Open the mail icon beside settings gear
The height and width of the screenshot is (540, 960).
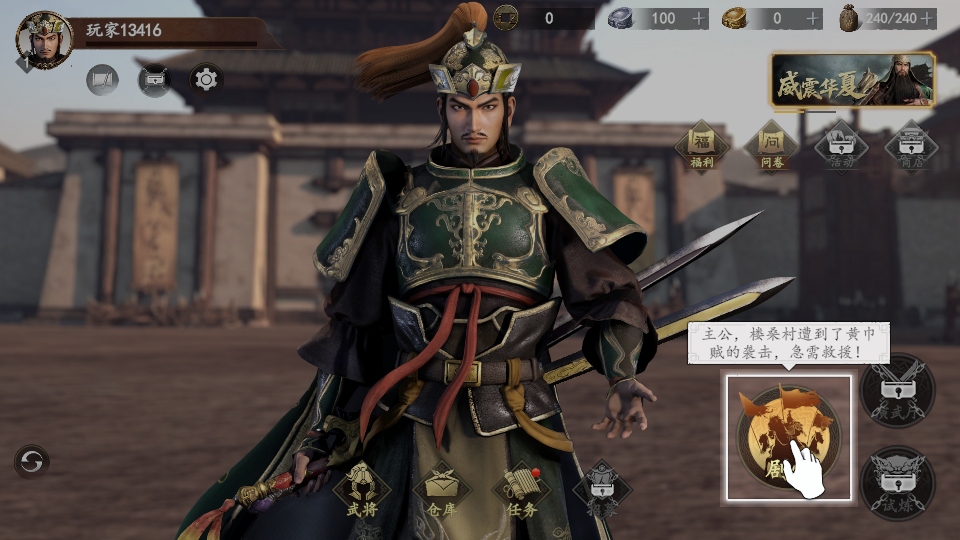(x=154, y=79)
